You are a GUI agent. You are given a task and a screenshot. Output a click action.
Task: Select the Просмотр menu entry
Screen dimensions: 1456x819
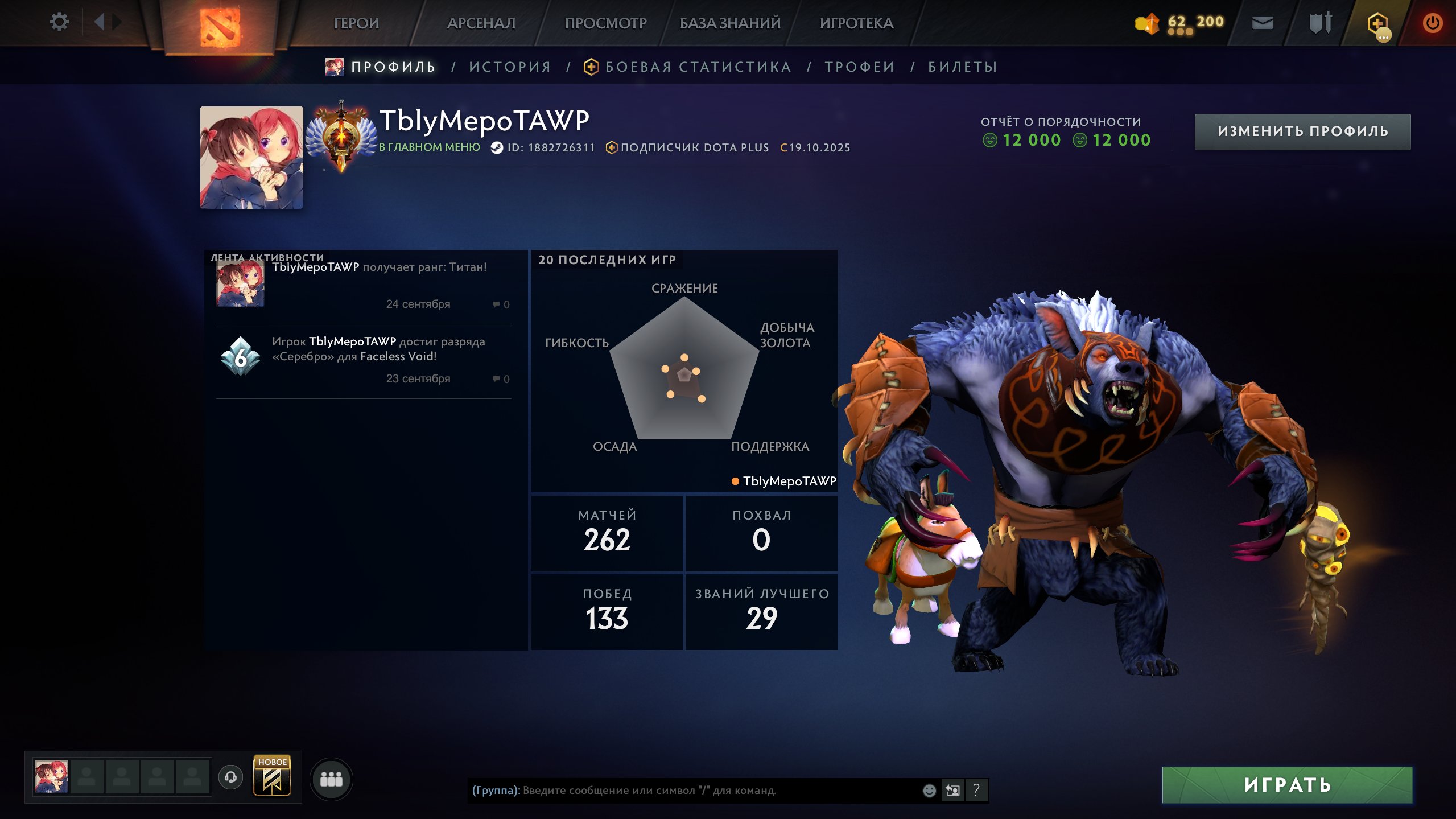click(x=605, y=23)
